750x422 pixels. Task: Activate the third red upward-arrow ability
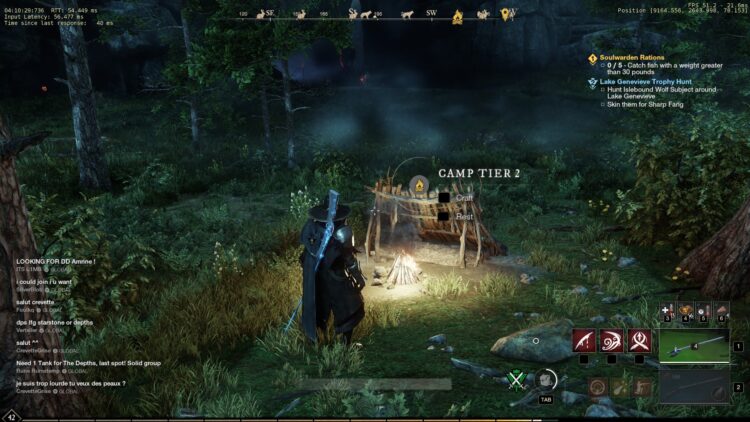pyautogui.click(x=640, y=341)
